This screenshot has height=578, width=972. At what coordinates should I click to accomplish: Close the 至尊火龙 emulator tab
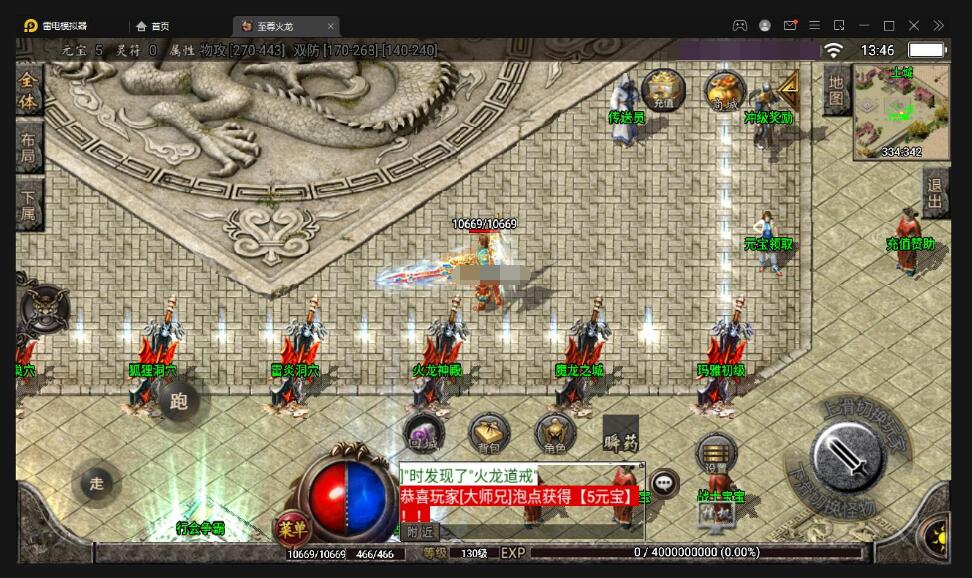tap(331, 25)
